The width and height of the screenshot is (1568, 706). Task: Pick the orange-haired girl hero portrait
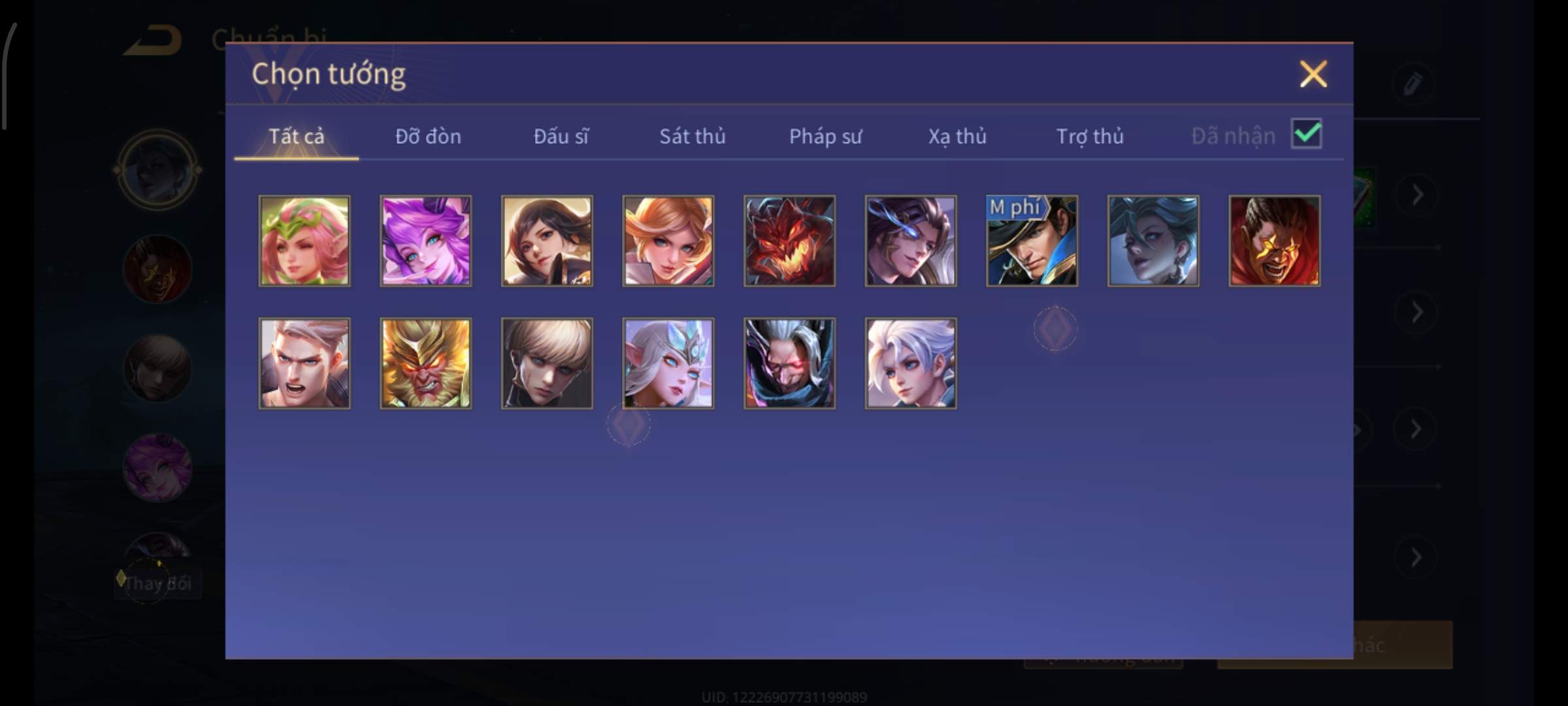point(668,241)
